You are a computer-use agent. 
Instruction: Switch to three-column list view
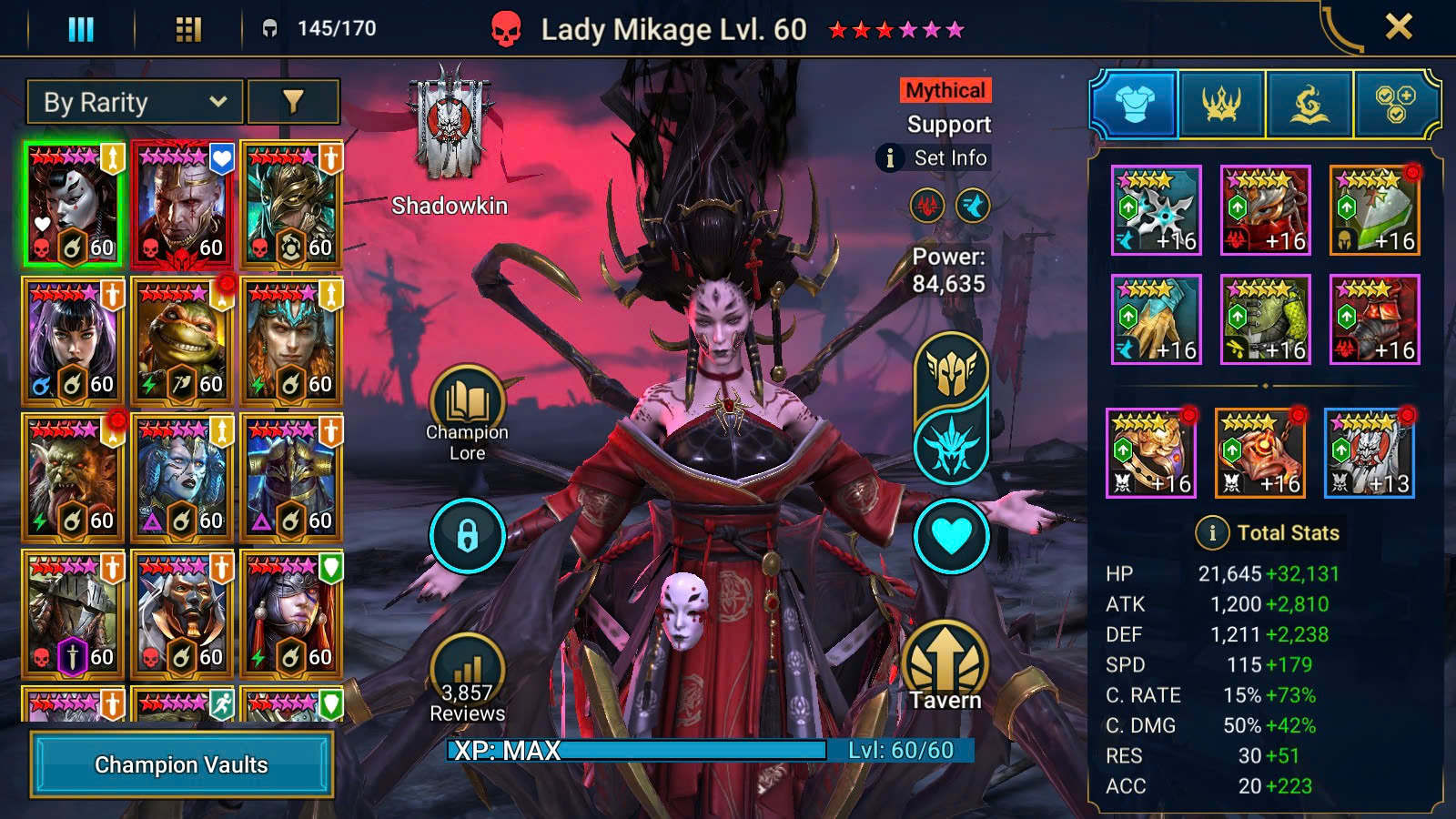click(x=81, y=30)
